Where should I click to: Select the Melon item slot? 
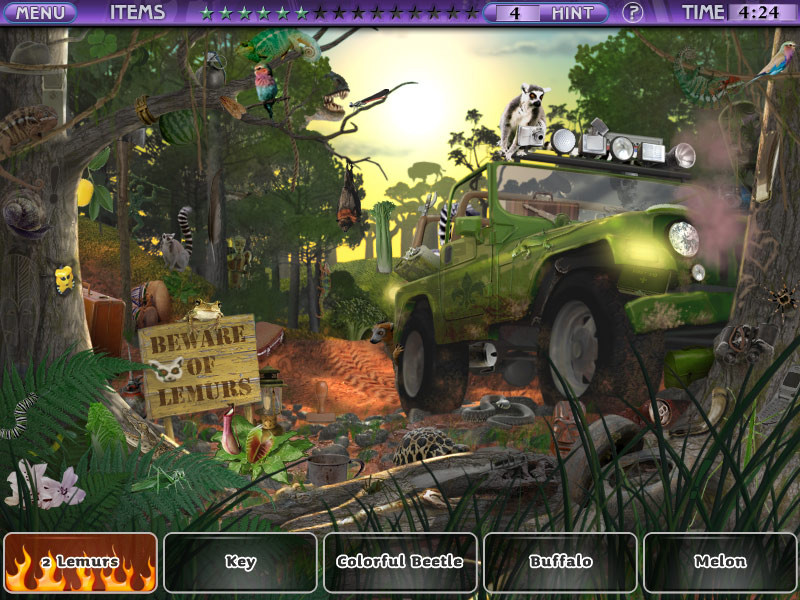720,562
